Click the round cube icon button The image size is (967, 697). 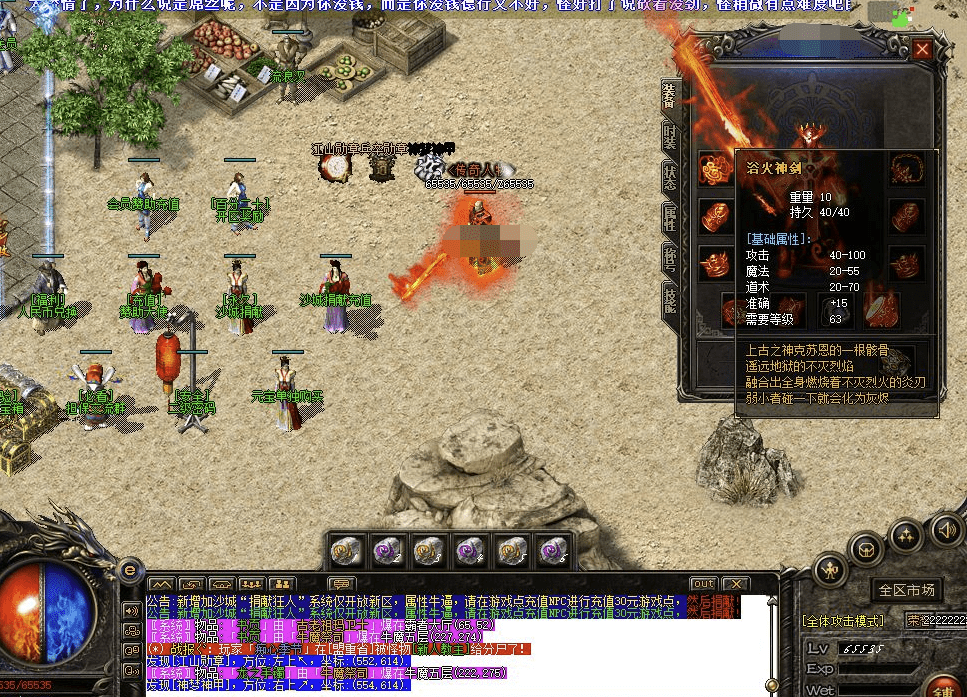point(866,549)
